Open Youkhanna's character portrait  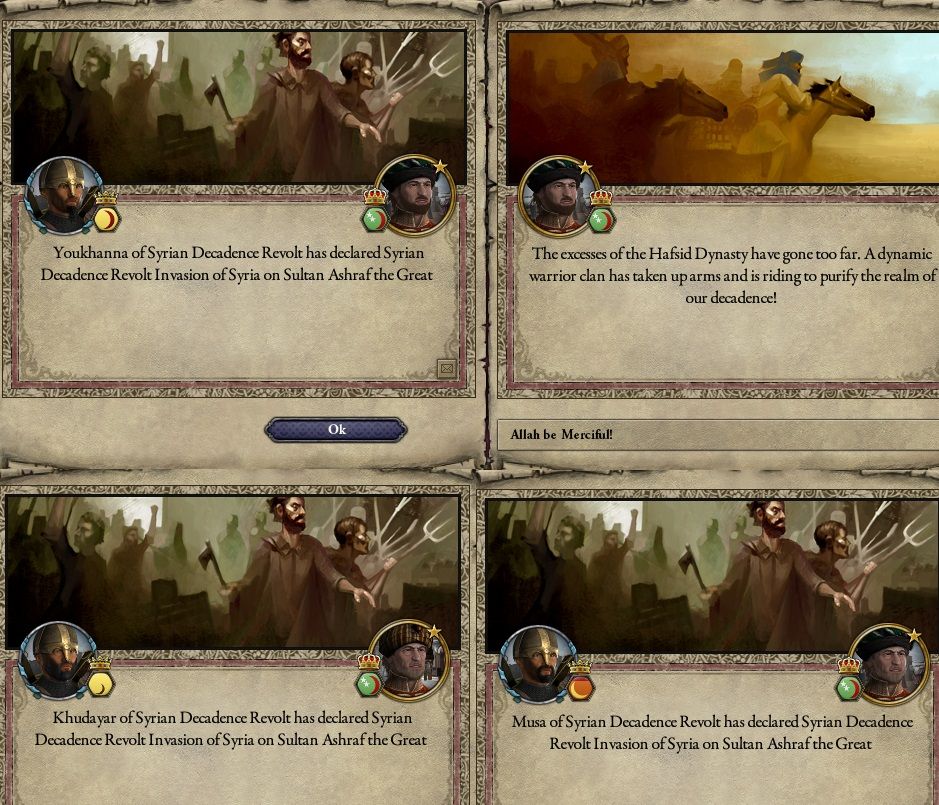point(62,196)
